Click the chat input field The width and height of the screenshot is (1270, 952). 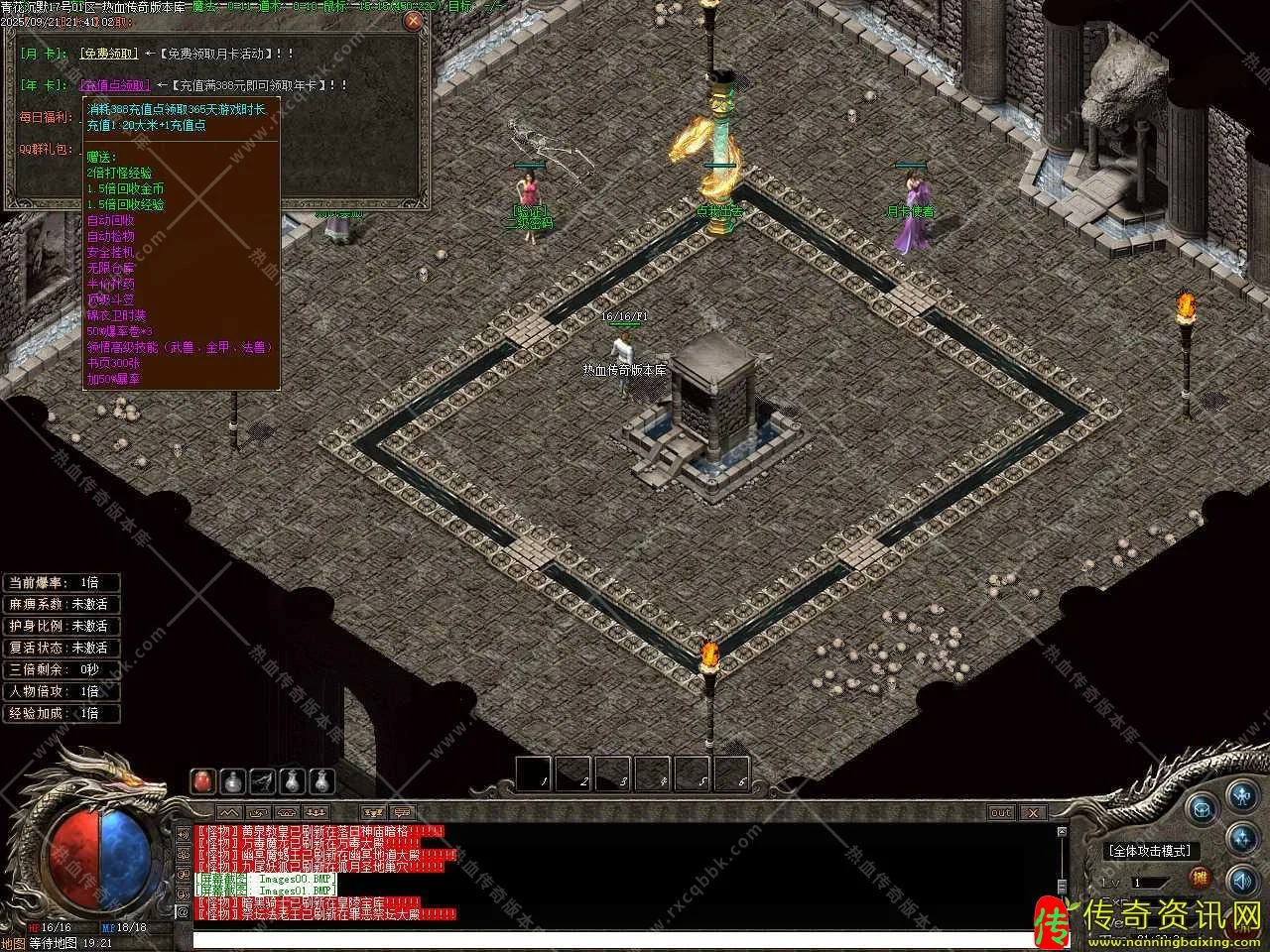click(615, 939)
